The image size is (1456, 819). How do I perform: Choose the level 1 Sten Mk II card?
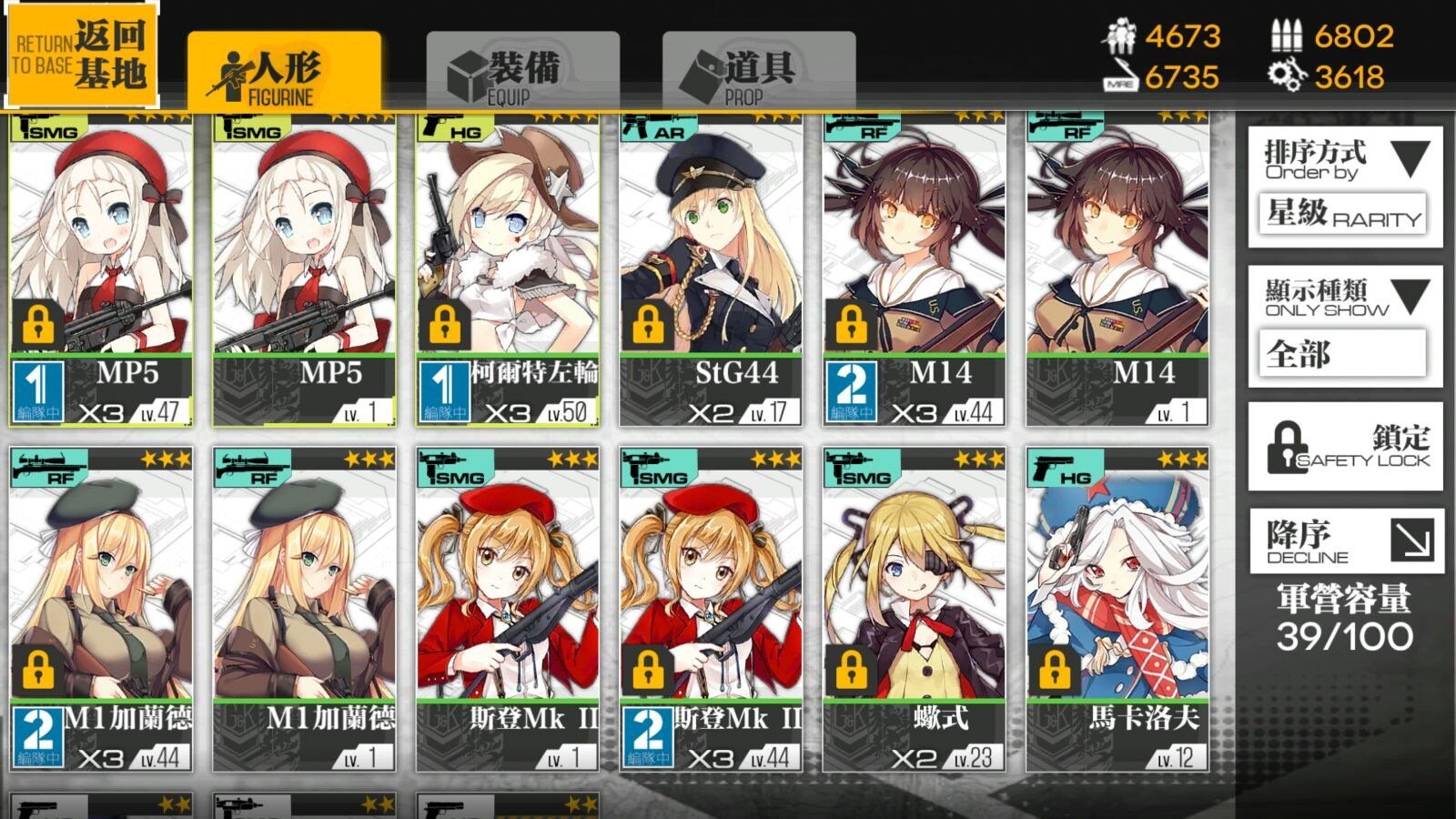pyautogui.click(x=508, y=610)
